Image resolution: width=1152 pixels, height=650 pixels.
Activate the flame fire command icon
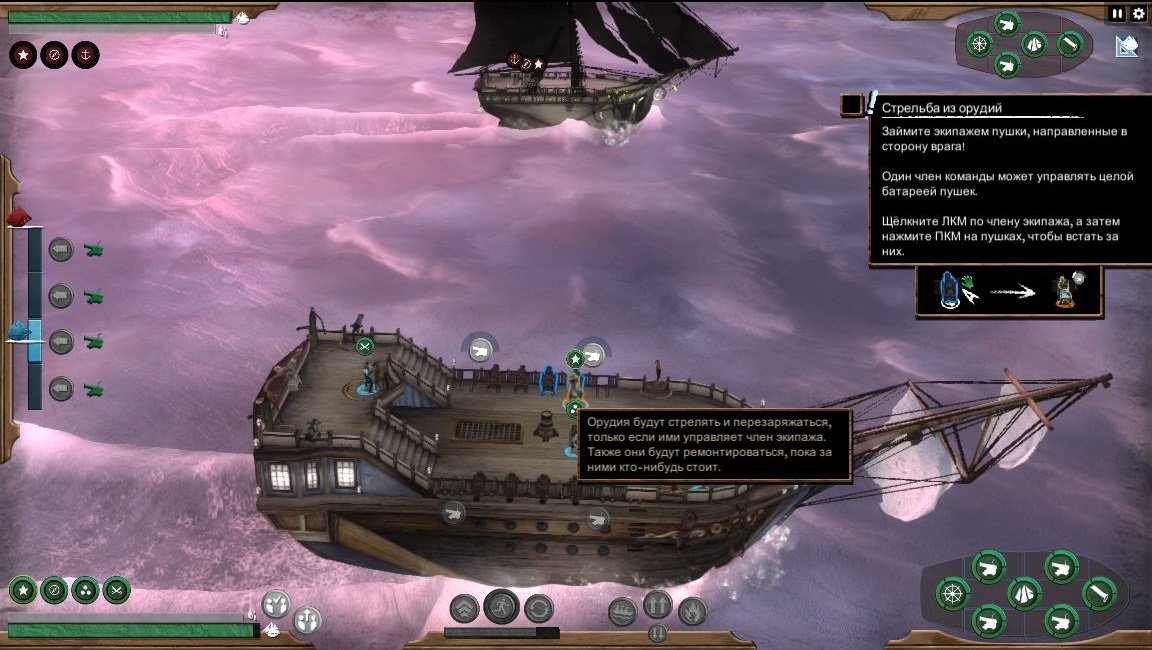[692, 610]
